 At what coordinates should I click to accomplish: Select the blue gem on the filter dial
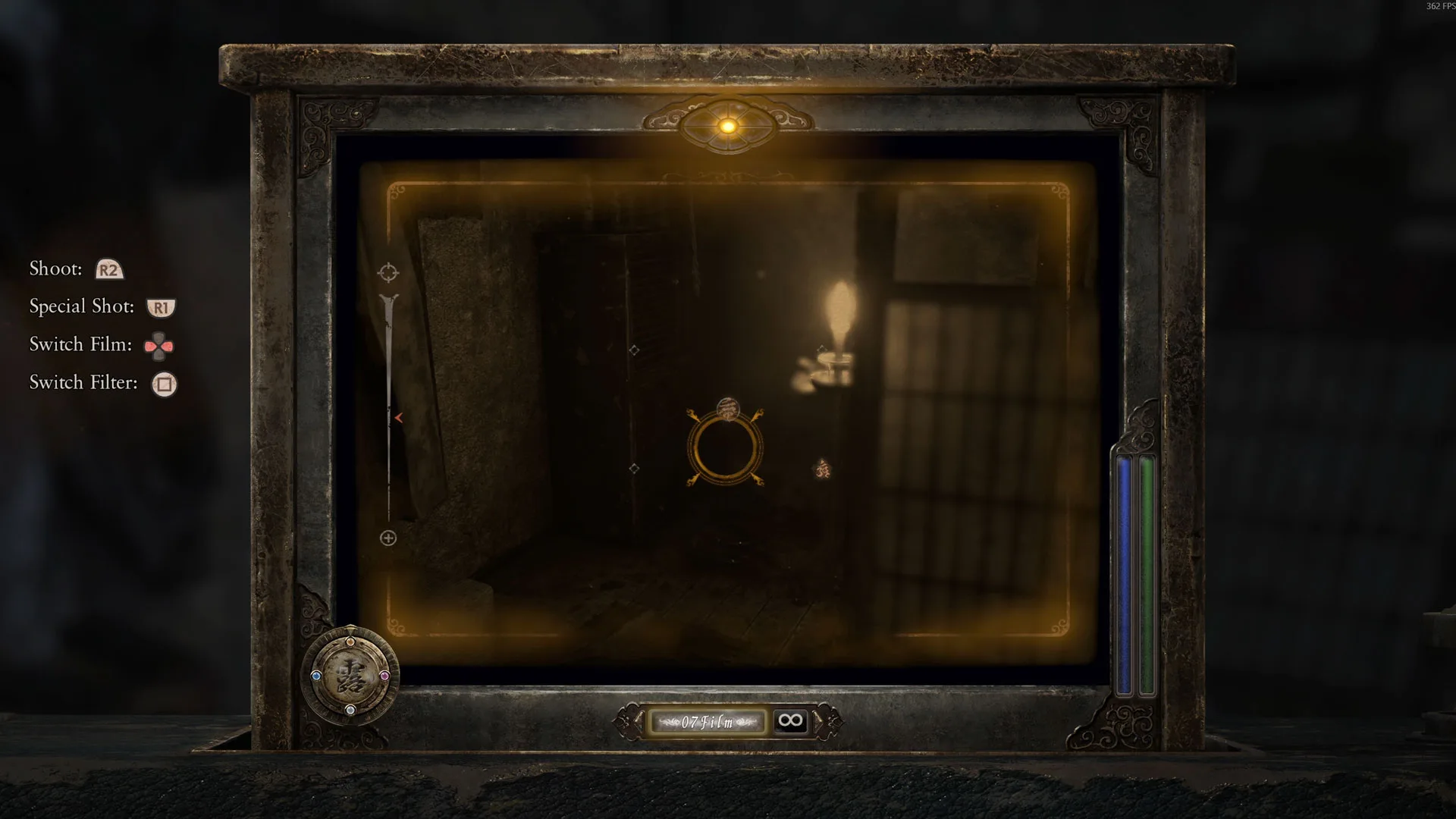316,676
